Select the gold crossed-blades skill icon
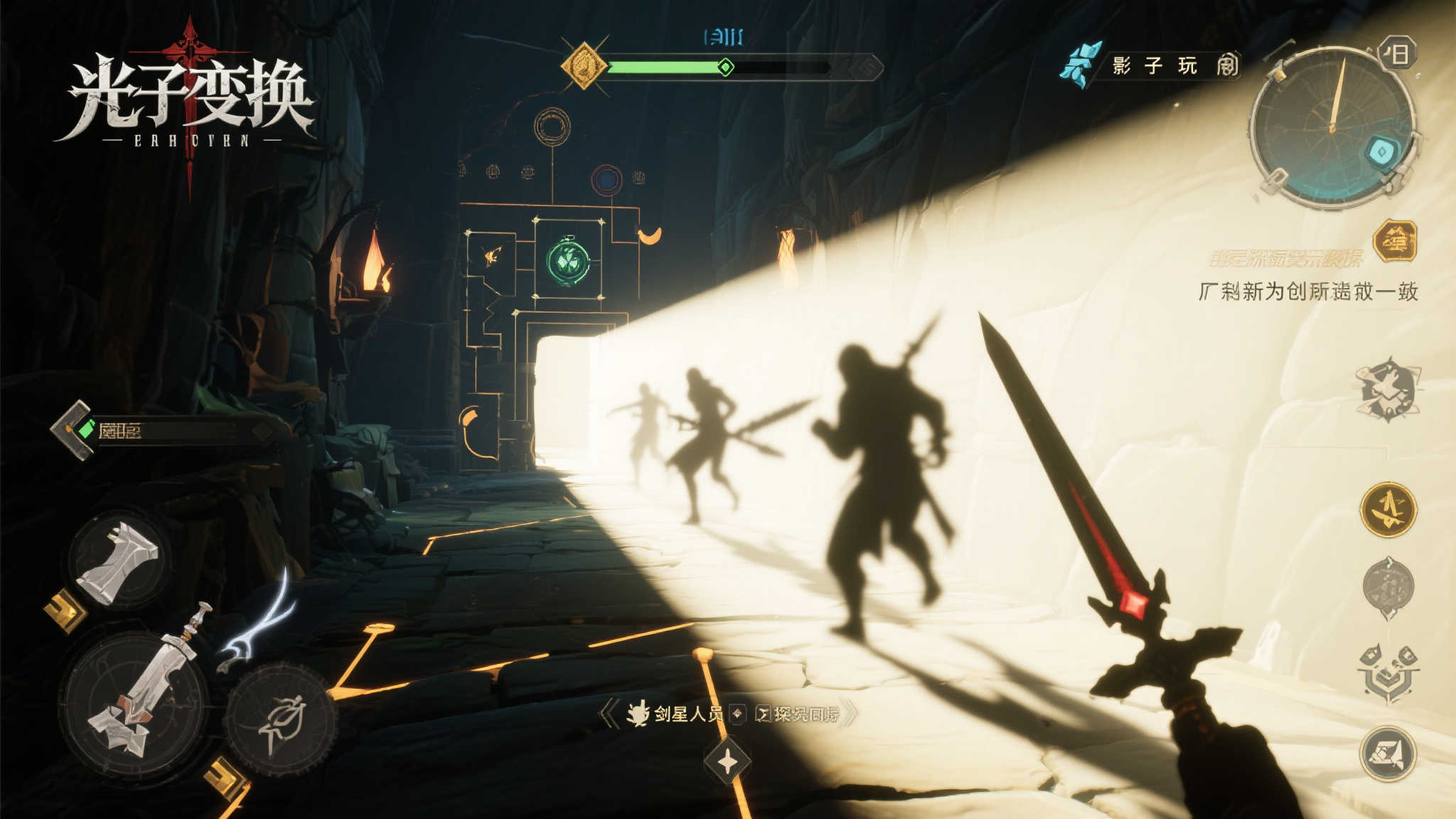 point(1388,509)
